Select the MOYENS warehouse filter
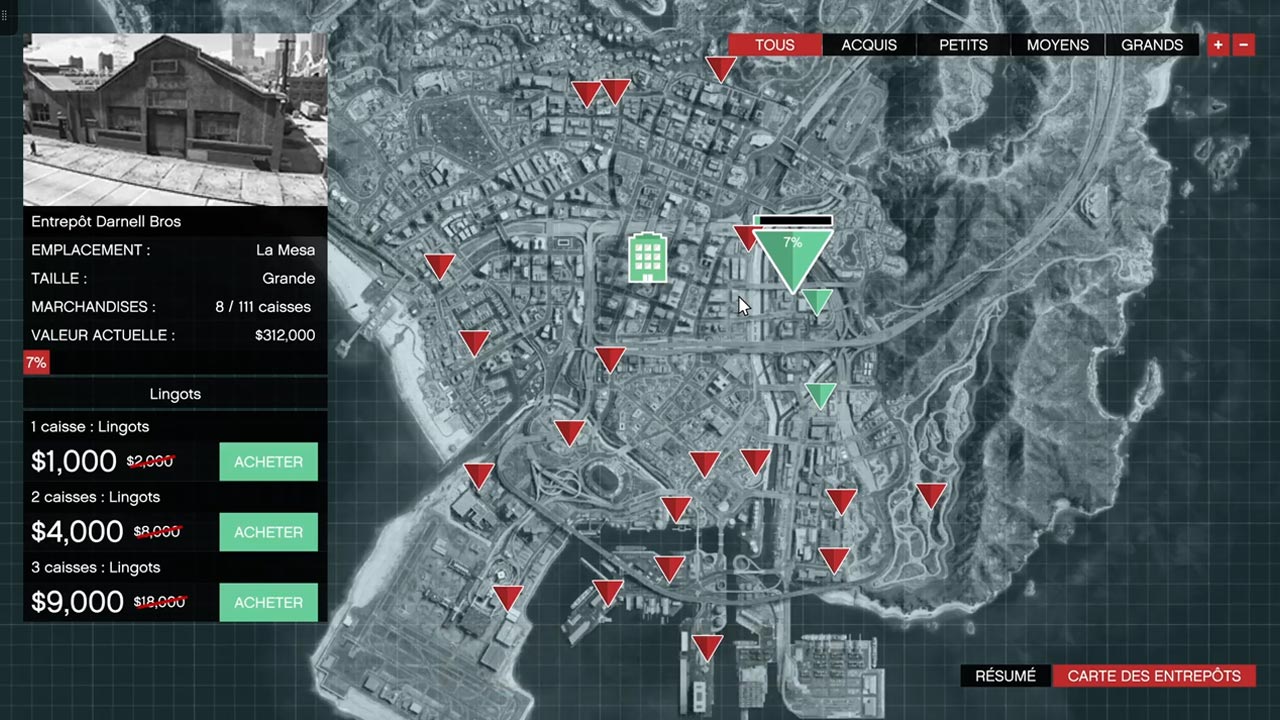 1058,45
